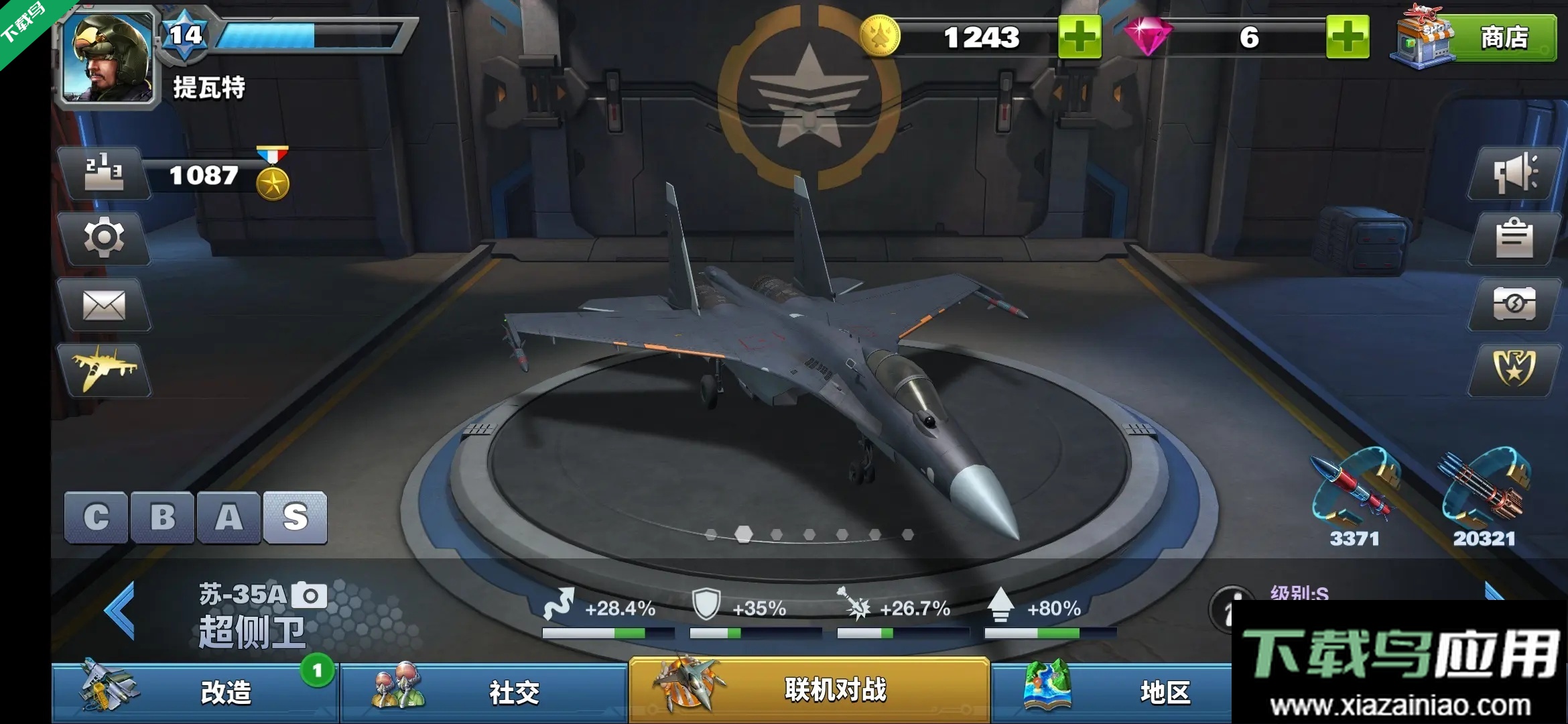The image size is (1568, 724).
Task: Open the star shield emblem button
Action: [x=1513, y=369]
